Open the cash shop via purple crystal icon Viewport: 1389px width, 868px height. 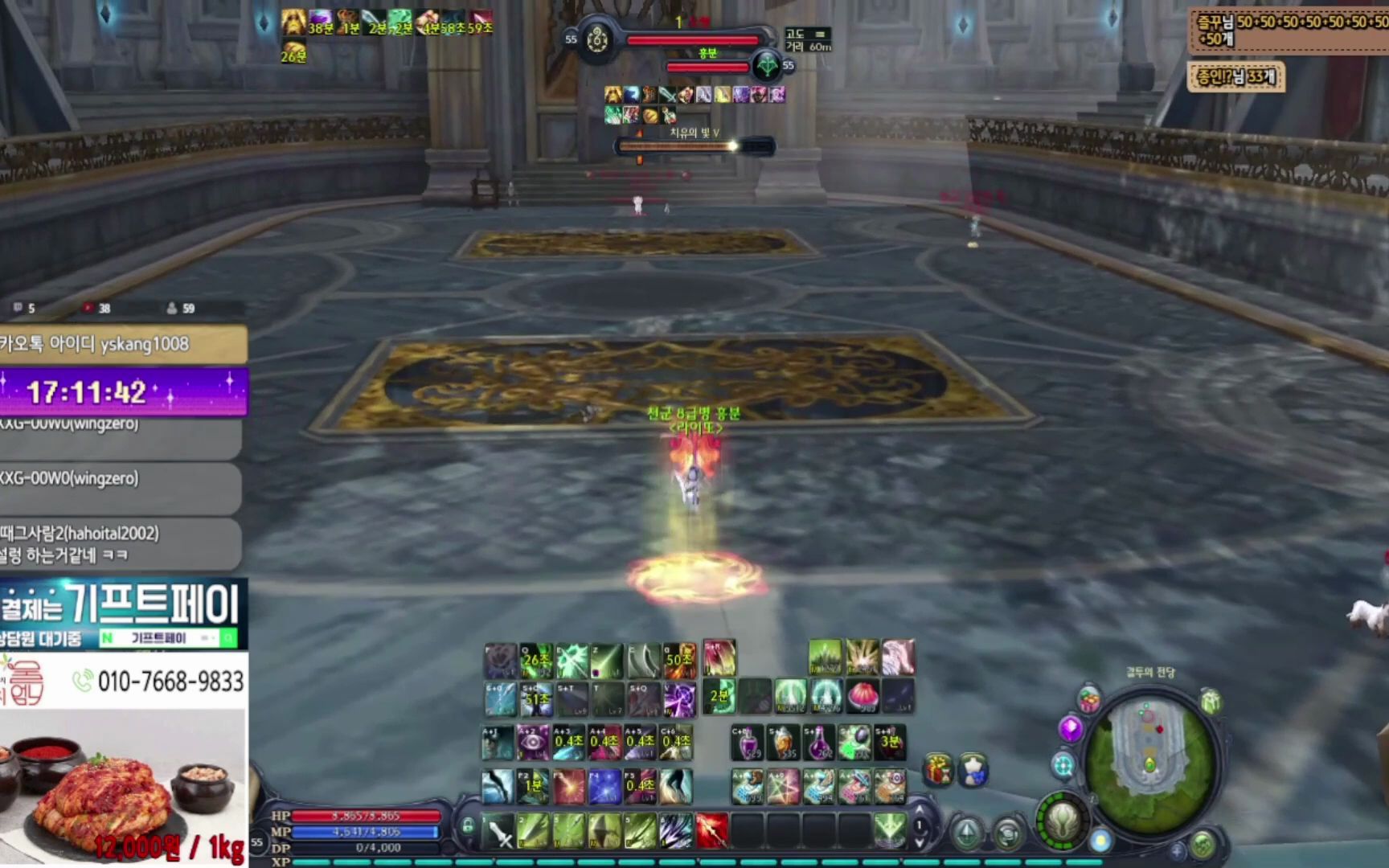click(x=1069, y=728)
